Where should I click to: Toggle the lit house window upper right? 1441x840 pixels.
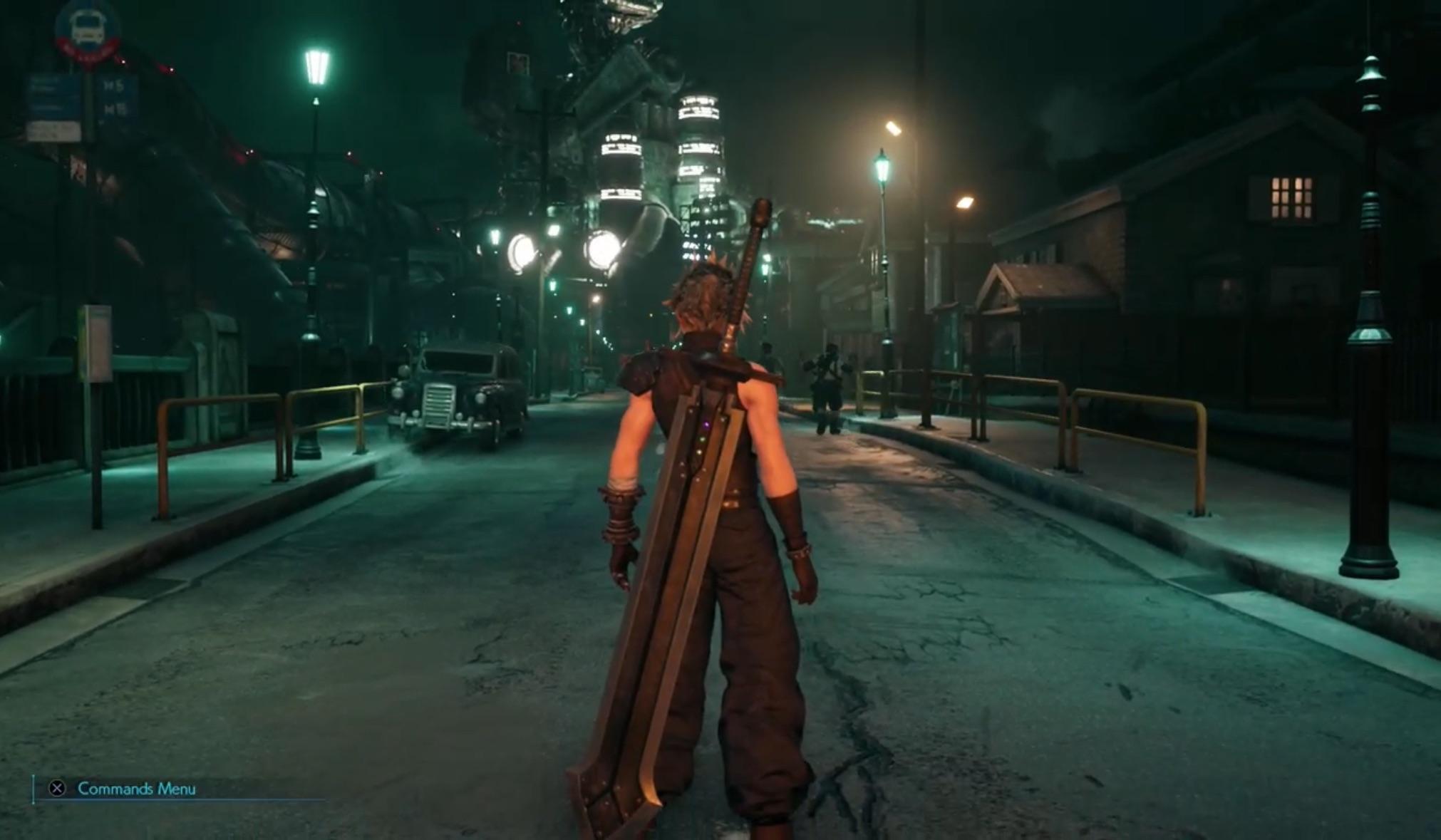pos(1293,199)
